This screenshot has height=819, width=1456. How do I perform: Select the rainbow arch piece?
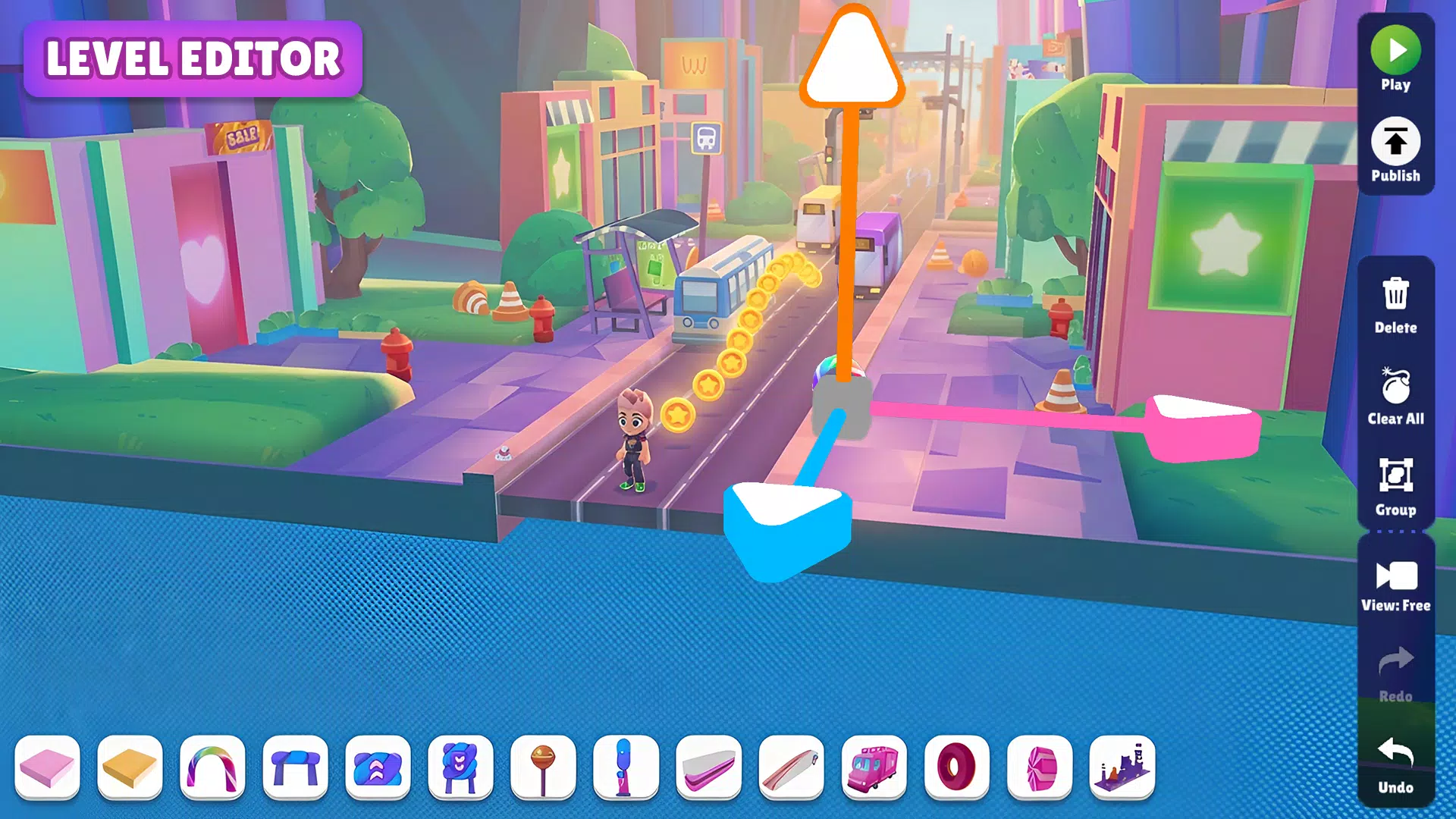coord(211,768)
